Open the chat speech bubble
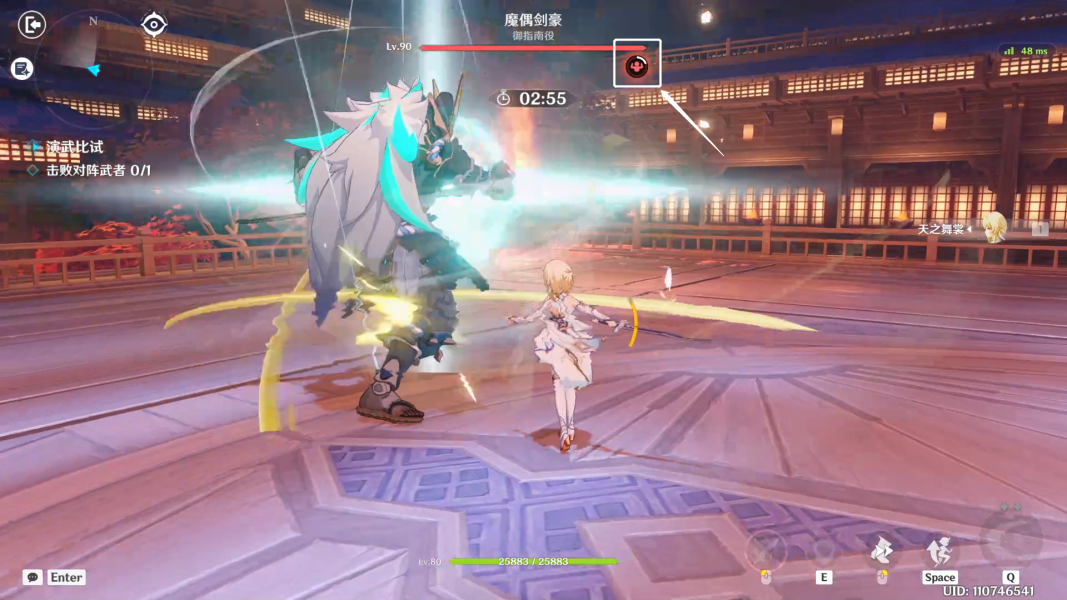This screenshot has height=600, width=1067. (x=33, y=577)
